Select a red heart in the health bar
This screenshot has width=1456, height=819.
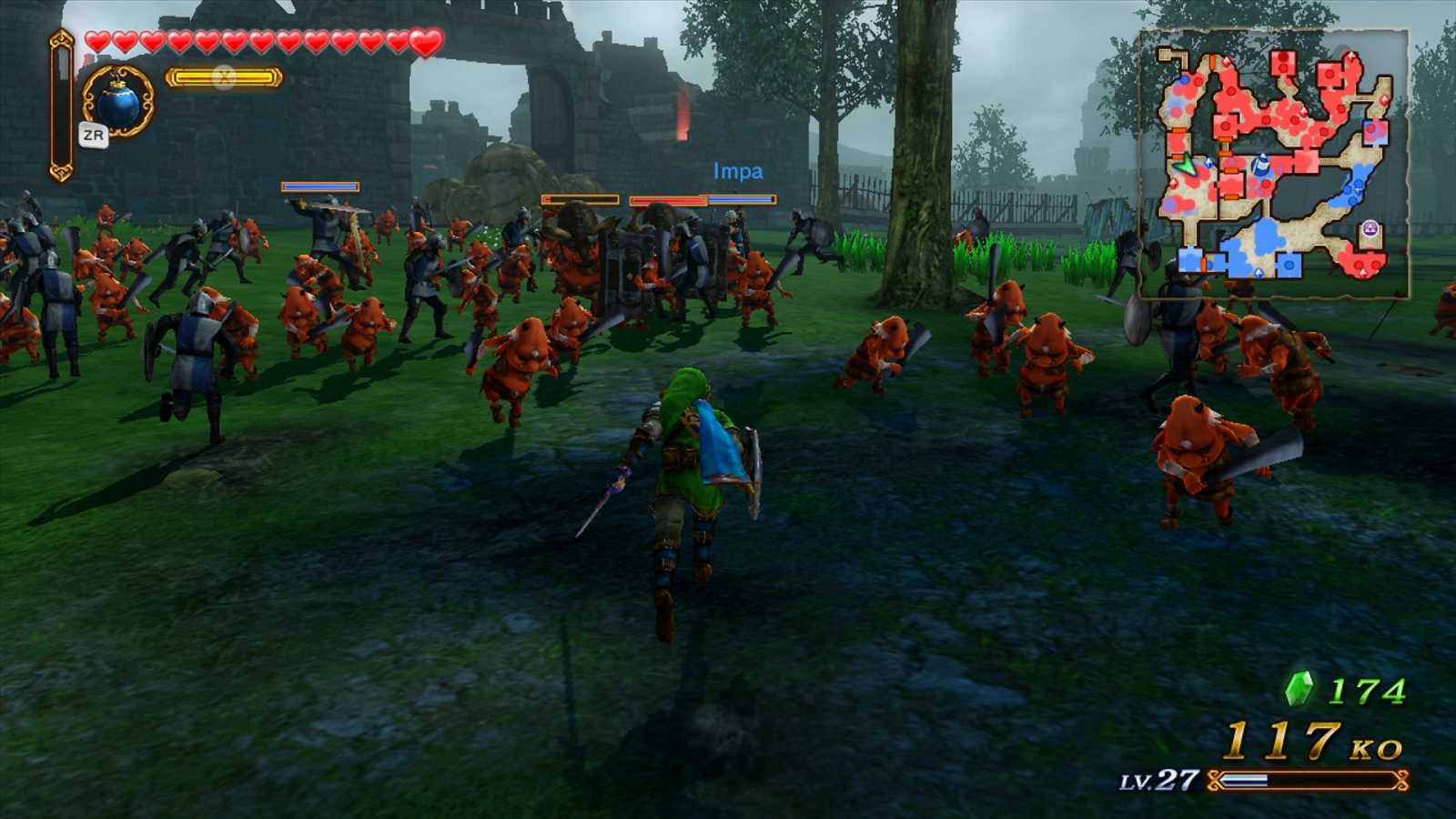(100, 41)
